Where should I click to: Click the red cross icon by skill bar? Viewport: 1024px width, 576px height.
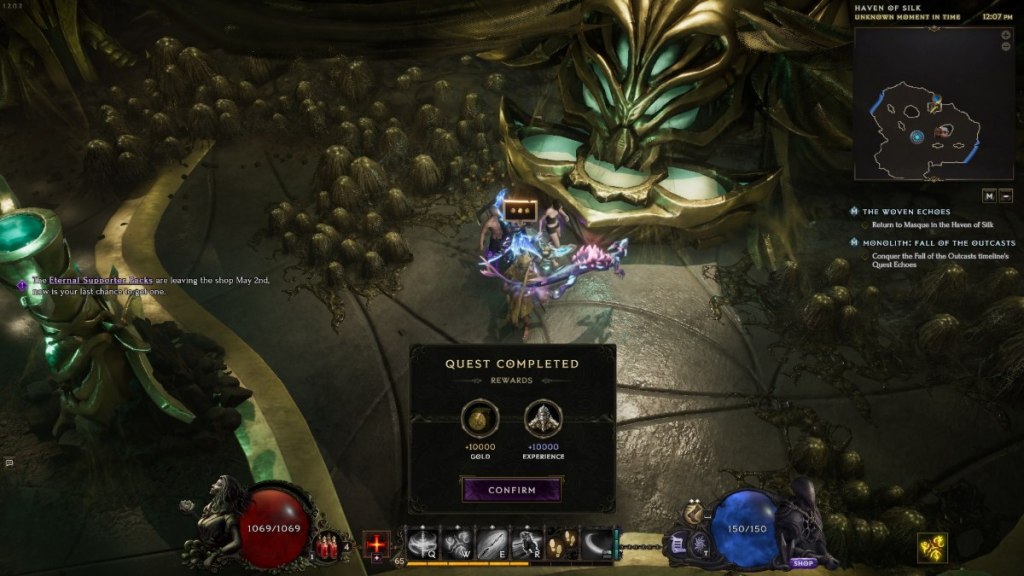(376, 545)
